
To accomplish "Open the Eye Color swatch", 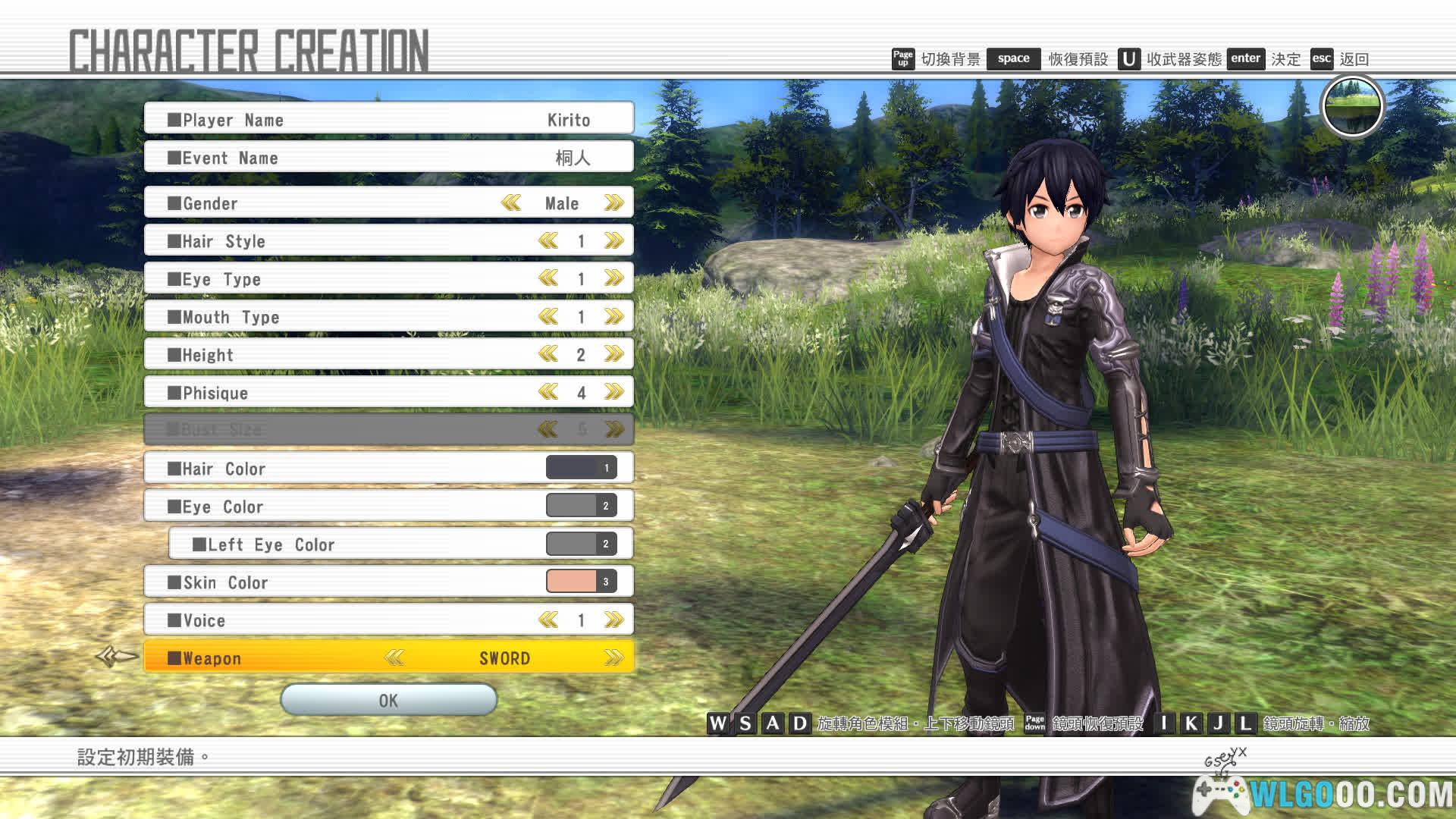I will click(581, 506).
